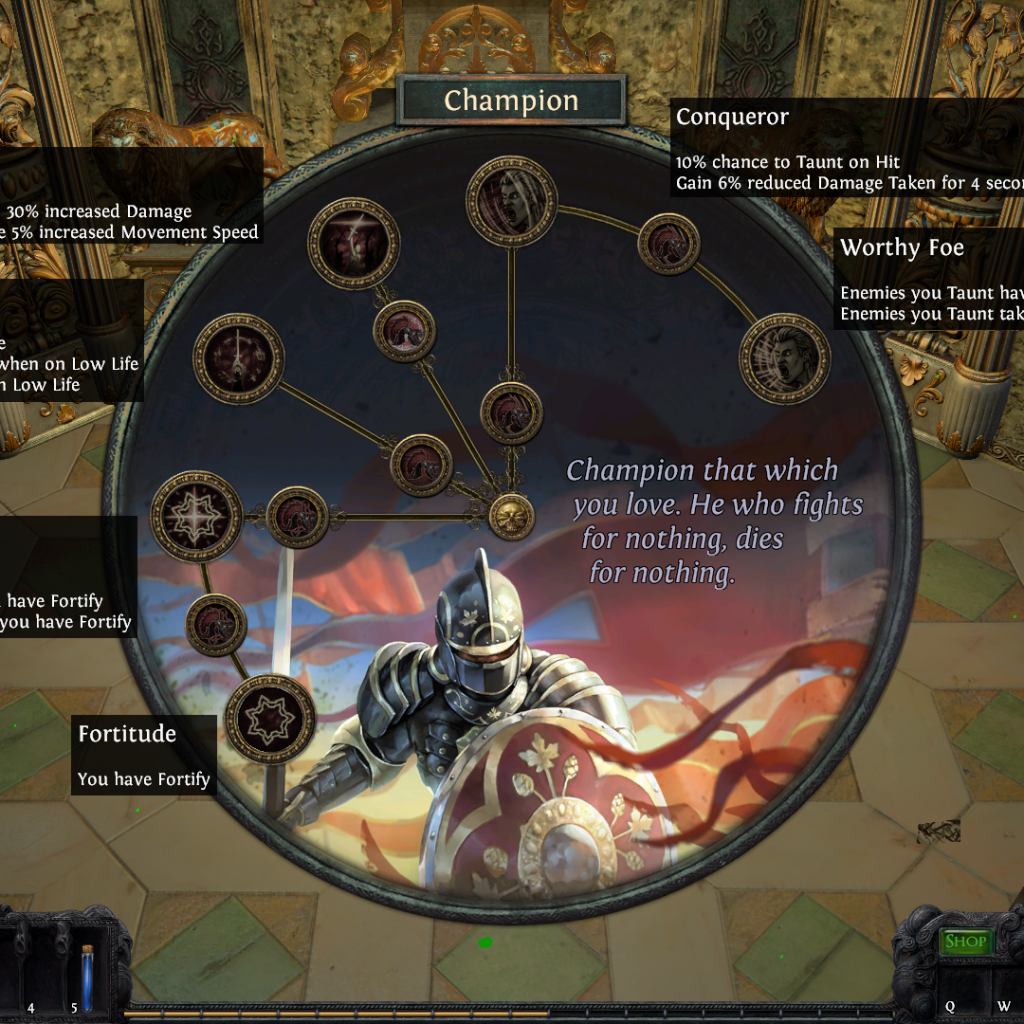Pick the Fortify star node left of centre
The image size is (1024, 1024).
[197, 516]
